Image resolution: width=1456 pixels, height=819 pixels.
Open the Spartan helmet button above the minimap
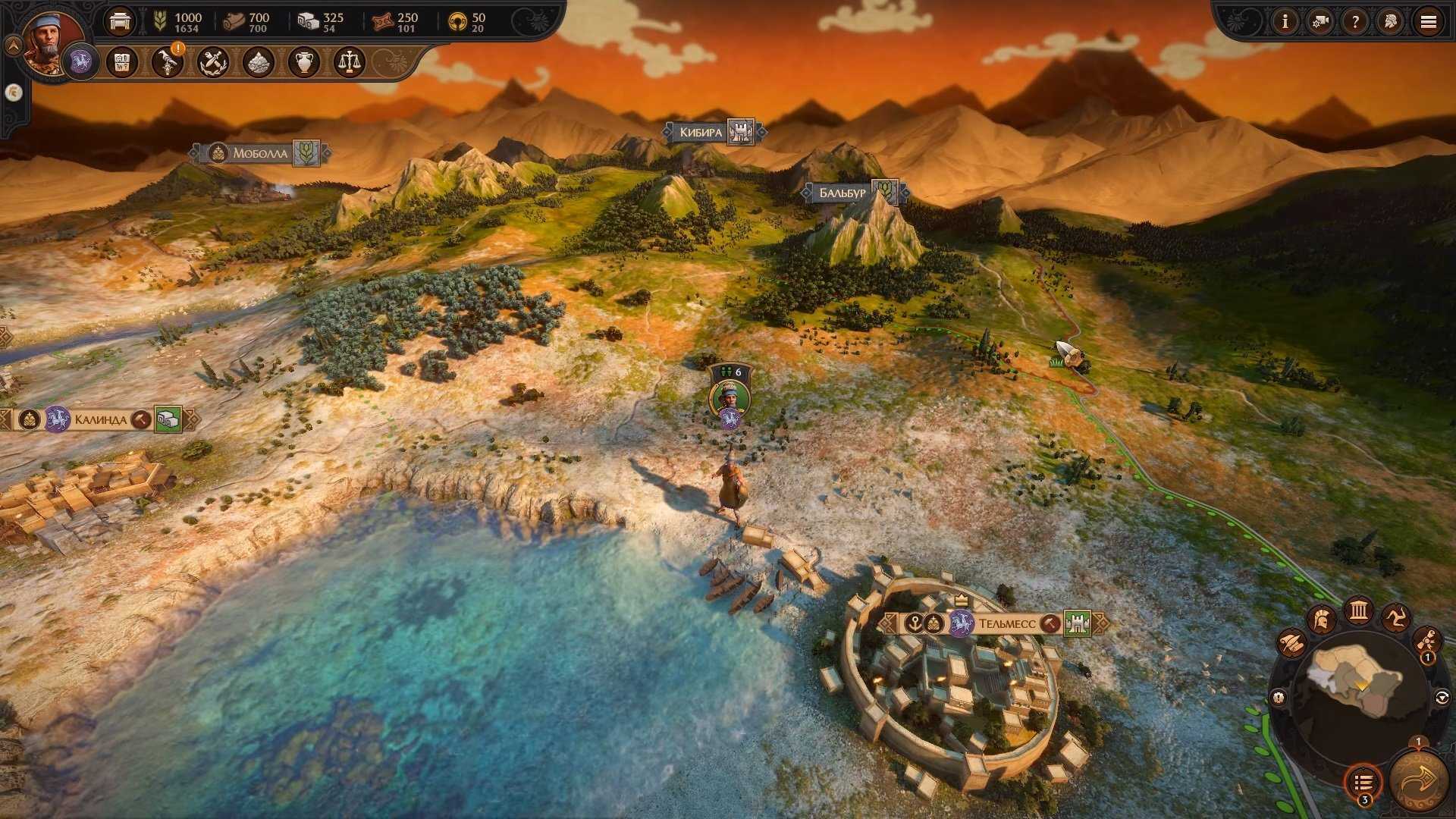tap(1320, 620)
